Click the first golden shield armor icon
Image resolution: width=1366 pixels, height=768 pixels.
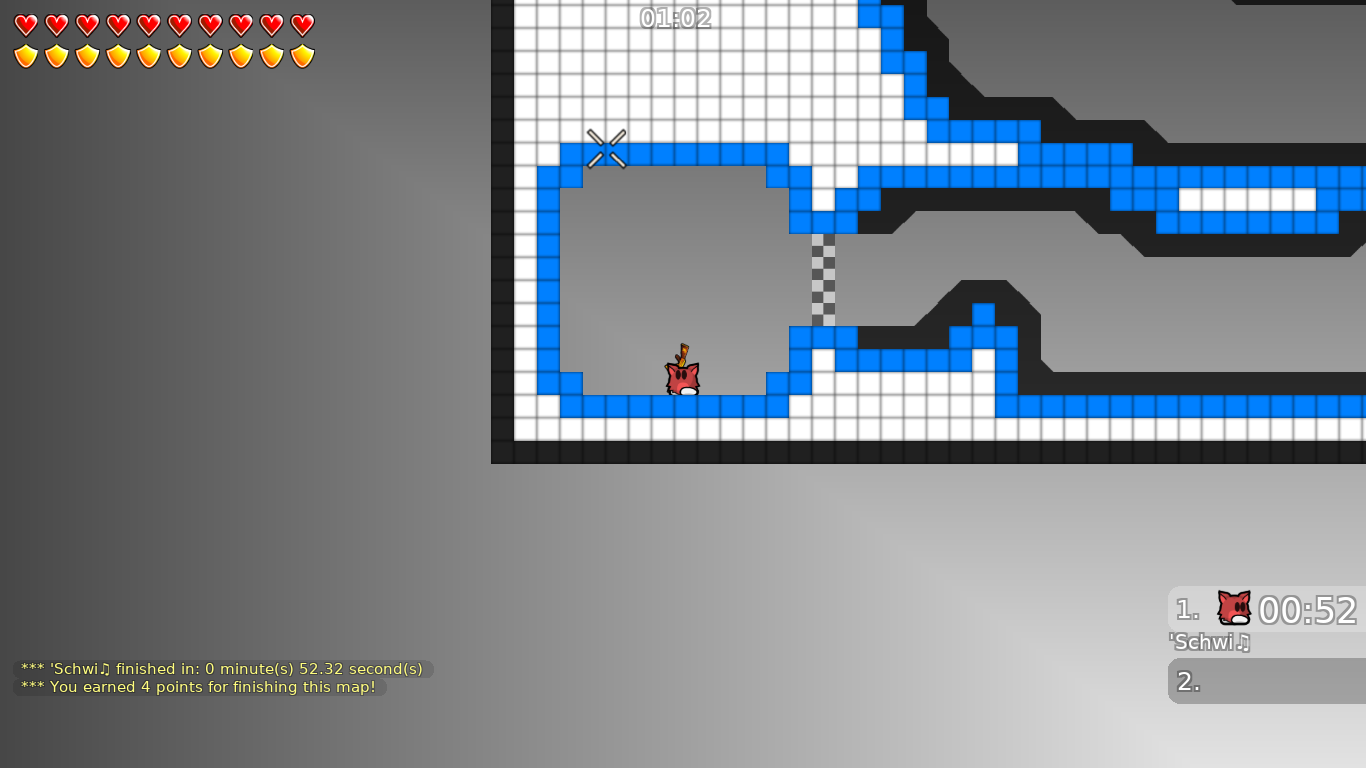(x=26, y=55)
